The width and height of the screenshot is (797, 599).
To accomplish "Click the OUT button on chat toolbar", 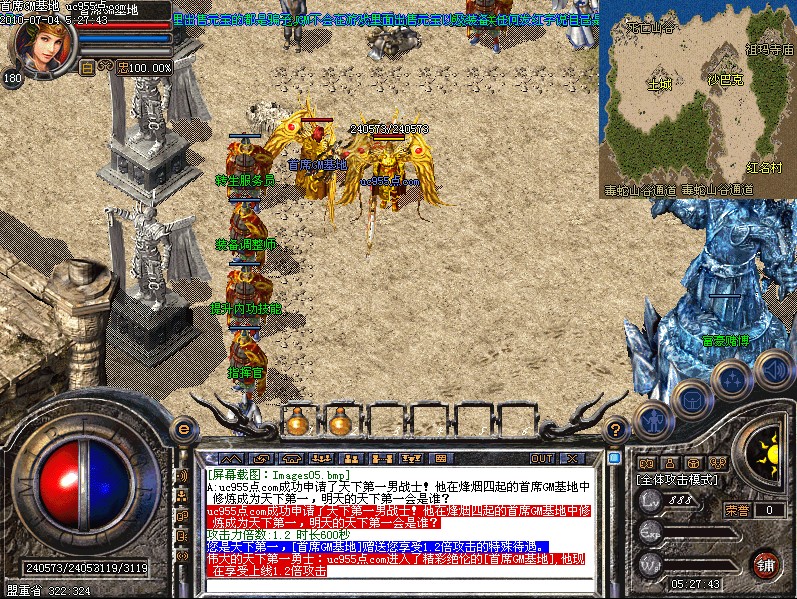I will click(541, 458).
